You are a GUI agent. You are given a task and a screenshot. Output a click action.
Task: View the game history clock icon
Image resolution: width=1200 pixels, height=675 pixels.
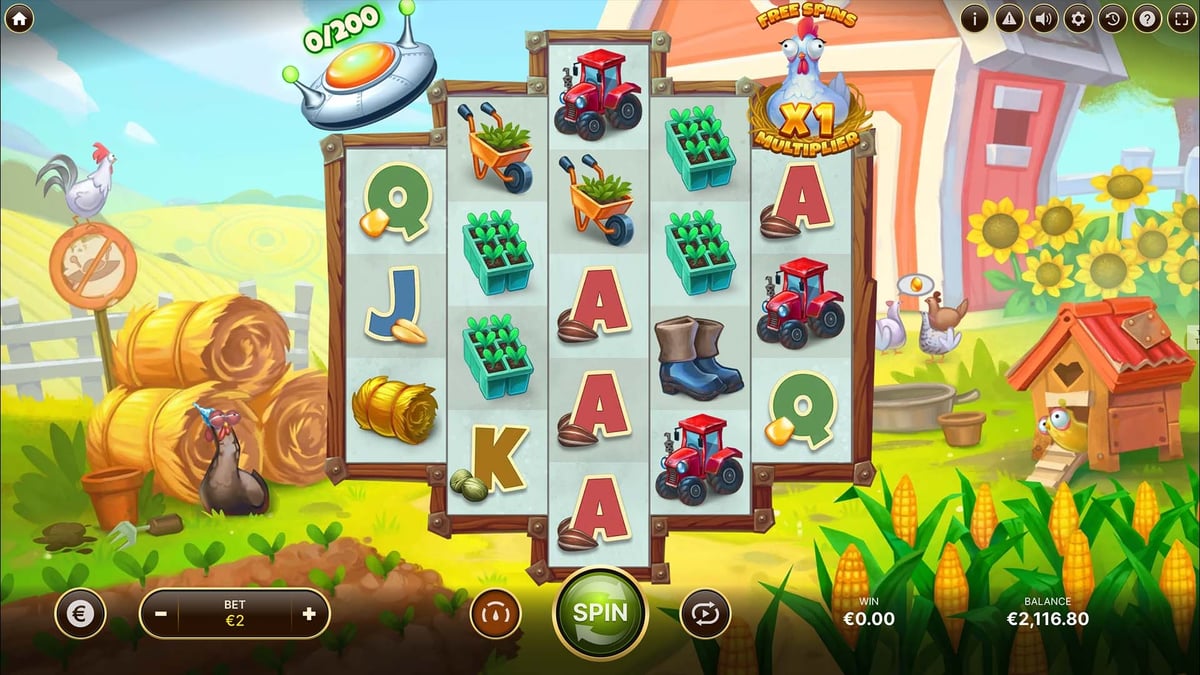[x=1112, y=18]
